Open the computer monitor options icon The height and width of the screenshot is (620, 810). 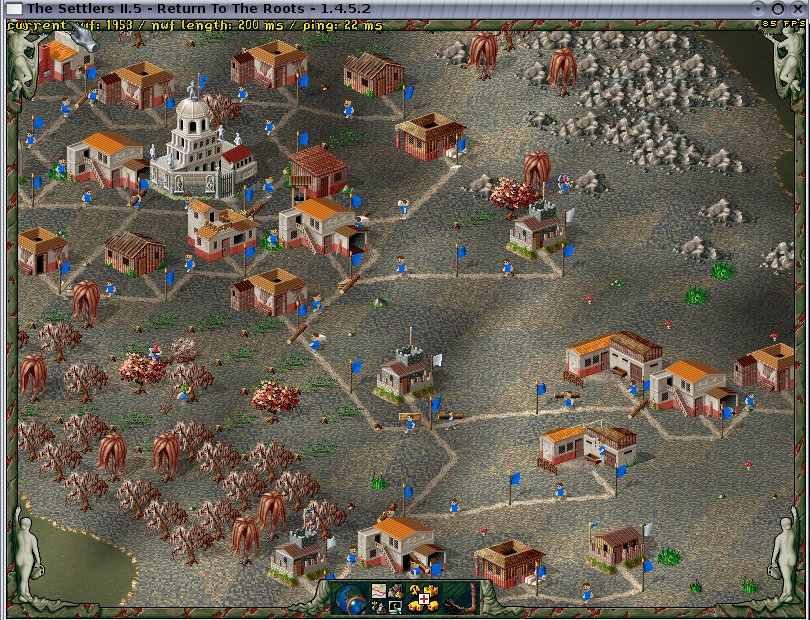395,605
